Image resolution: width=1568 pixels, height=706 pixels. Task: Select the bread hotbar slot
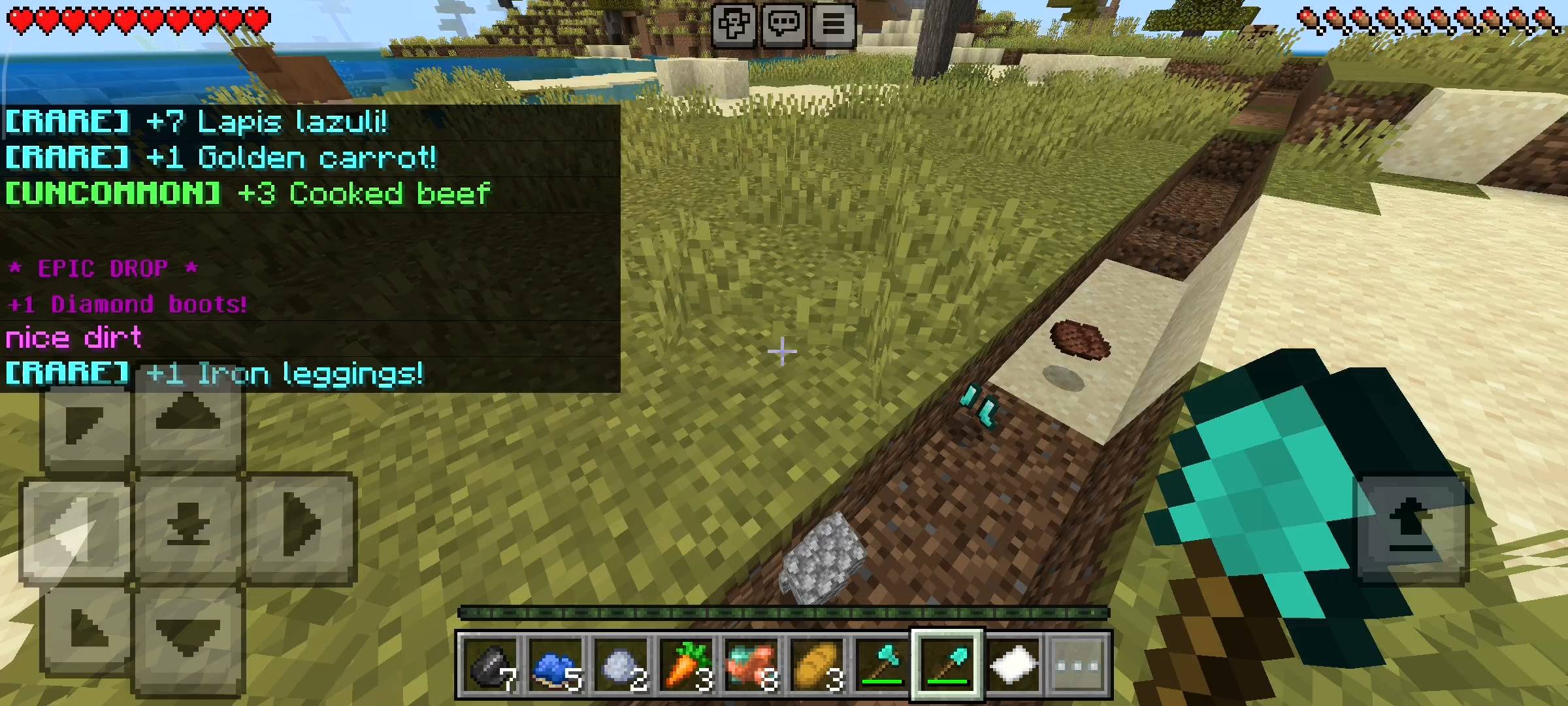817,665
